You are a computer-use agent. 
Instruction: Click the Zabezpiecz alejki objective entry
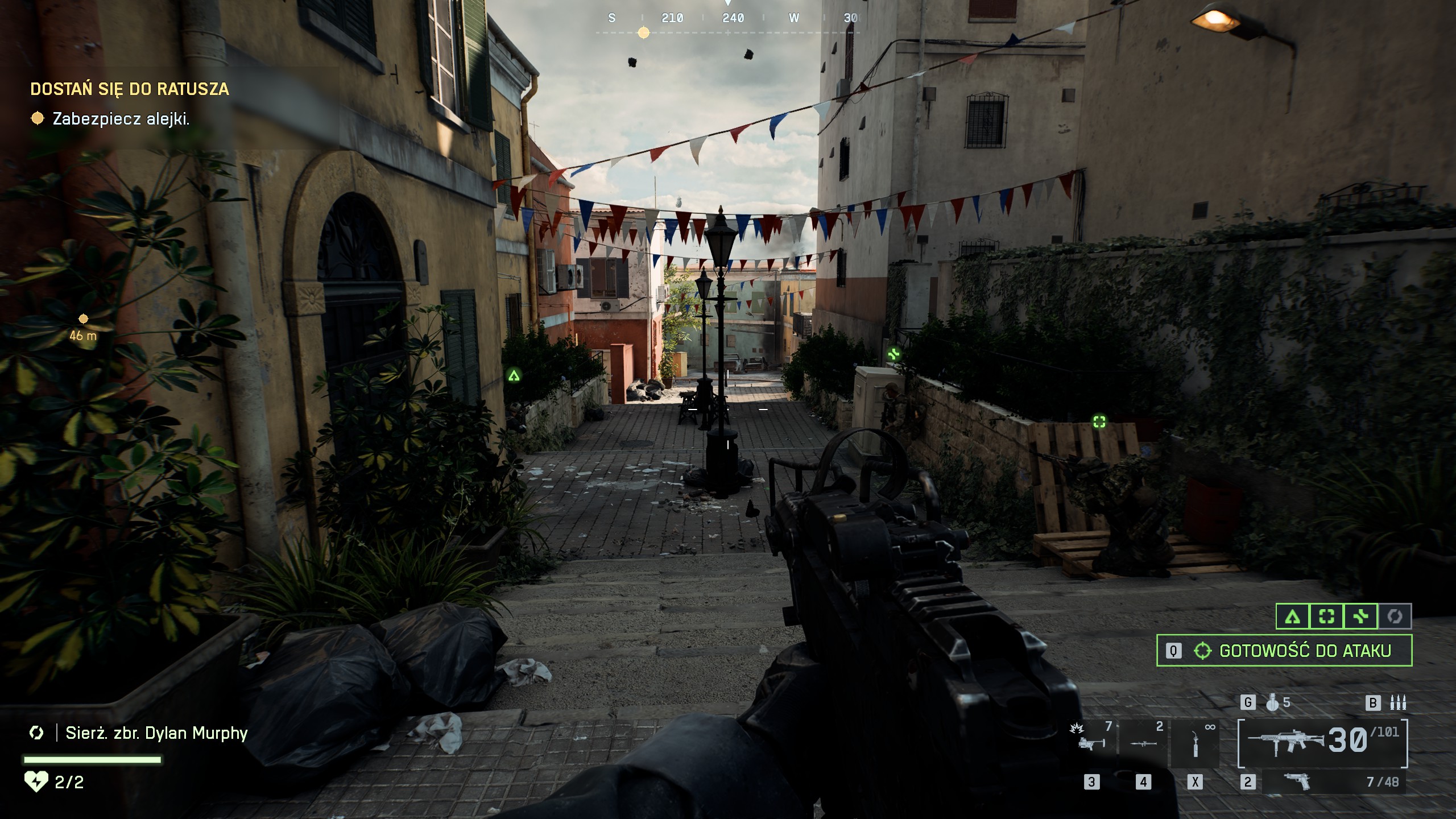tap(121, 119)
